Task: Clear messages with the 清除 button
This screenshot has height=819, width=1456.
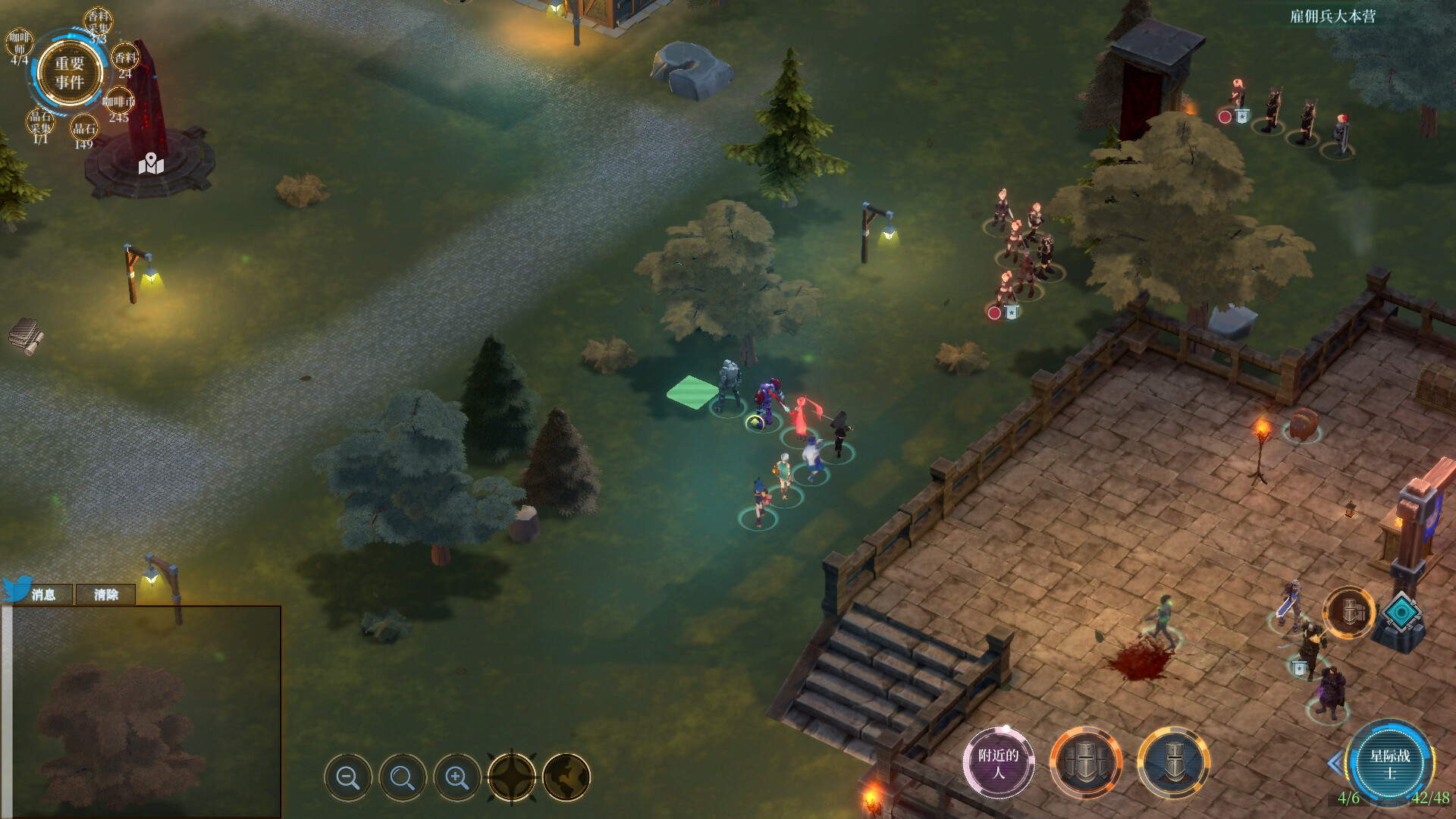Action: [x=106, y=595]
